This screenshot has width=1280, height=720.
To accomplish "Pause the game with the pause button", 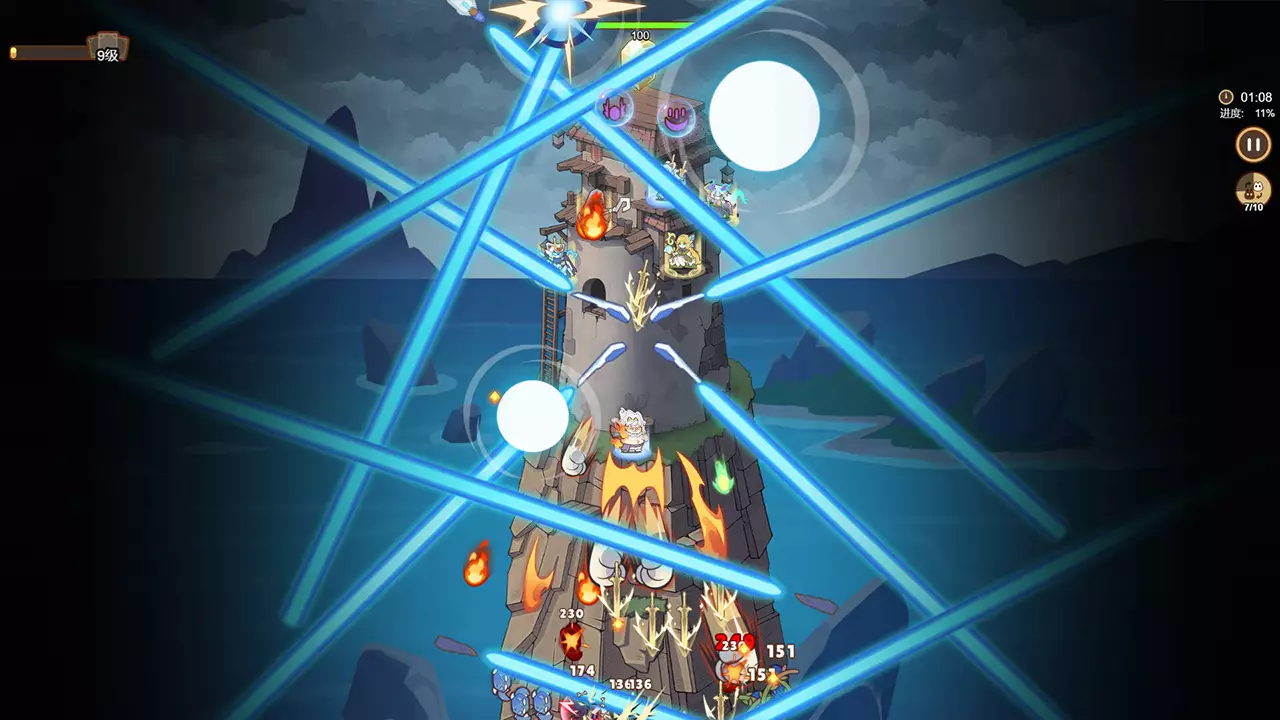I will [x=1252, y=145].
